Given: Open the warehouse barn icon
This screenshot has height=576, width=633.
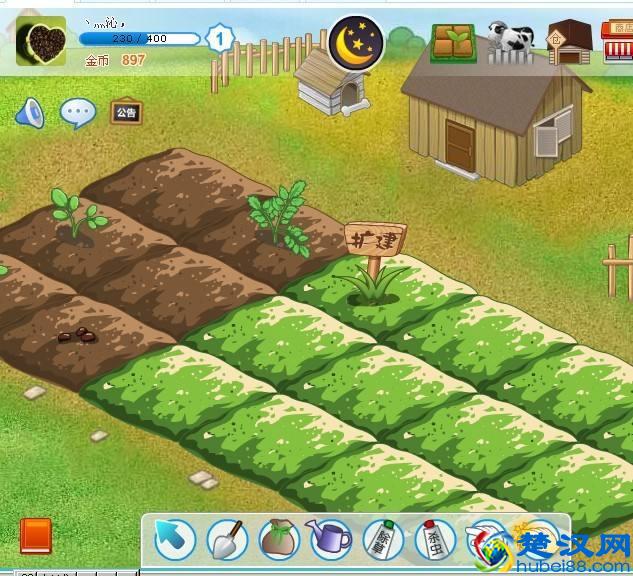Looking at the screenshot, I should [x=569, y=43].
